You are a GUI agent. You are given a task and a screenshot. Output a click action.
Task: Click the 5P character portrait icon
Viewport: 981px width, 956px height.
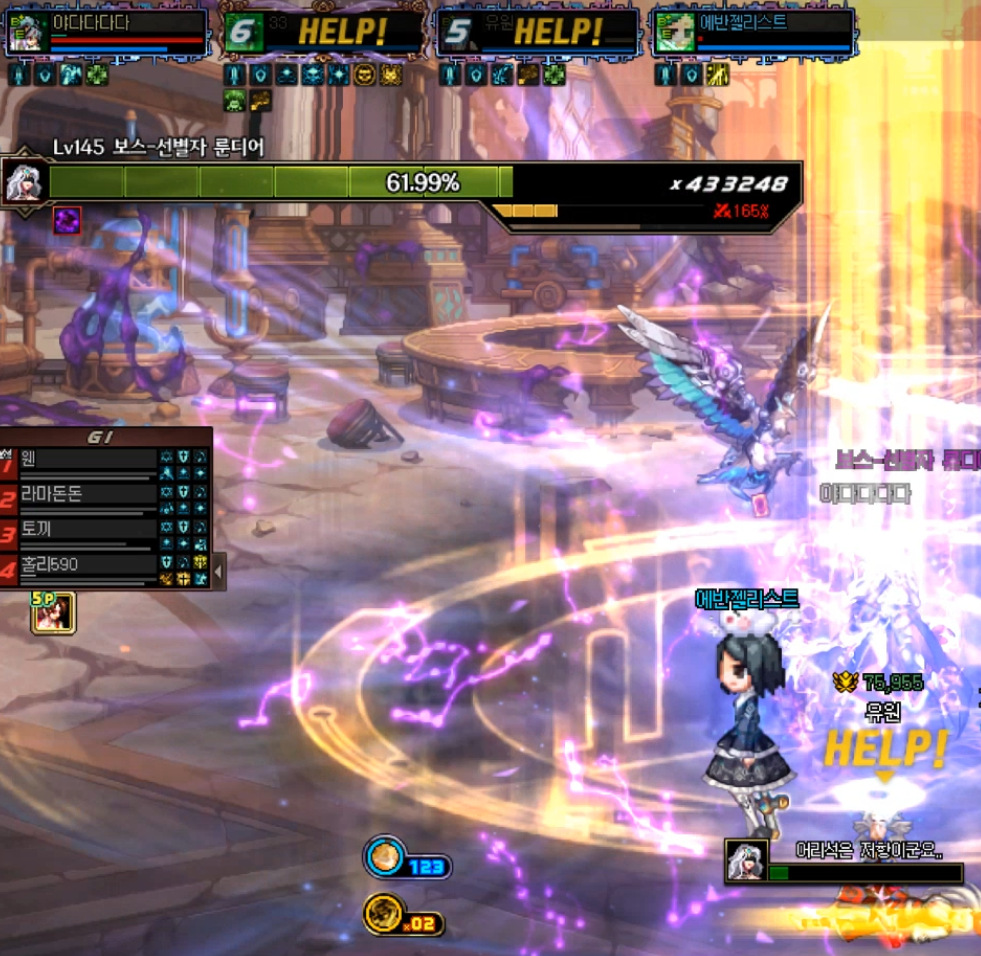tap(53, 612)
